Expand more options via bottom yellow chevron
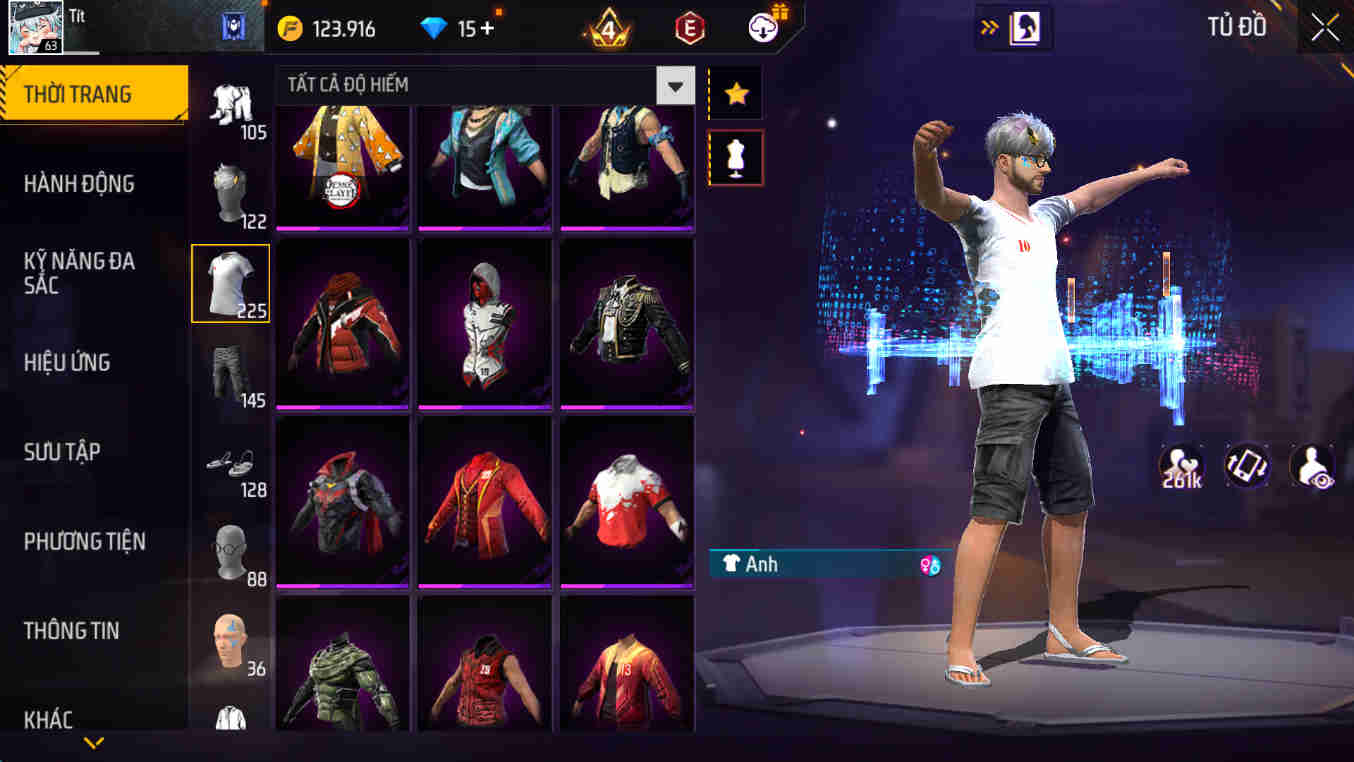The image size is (1354, 762). coord(95,743)
